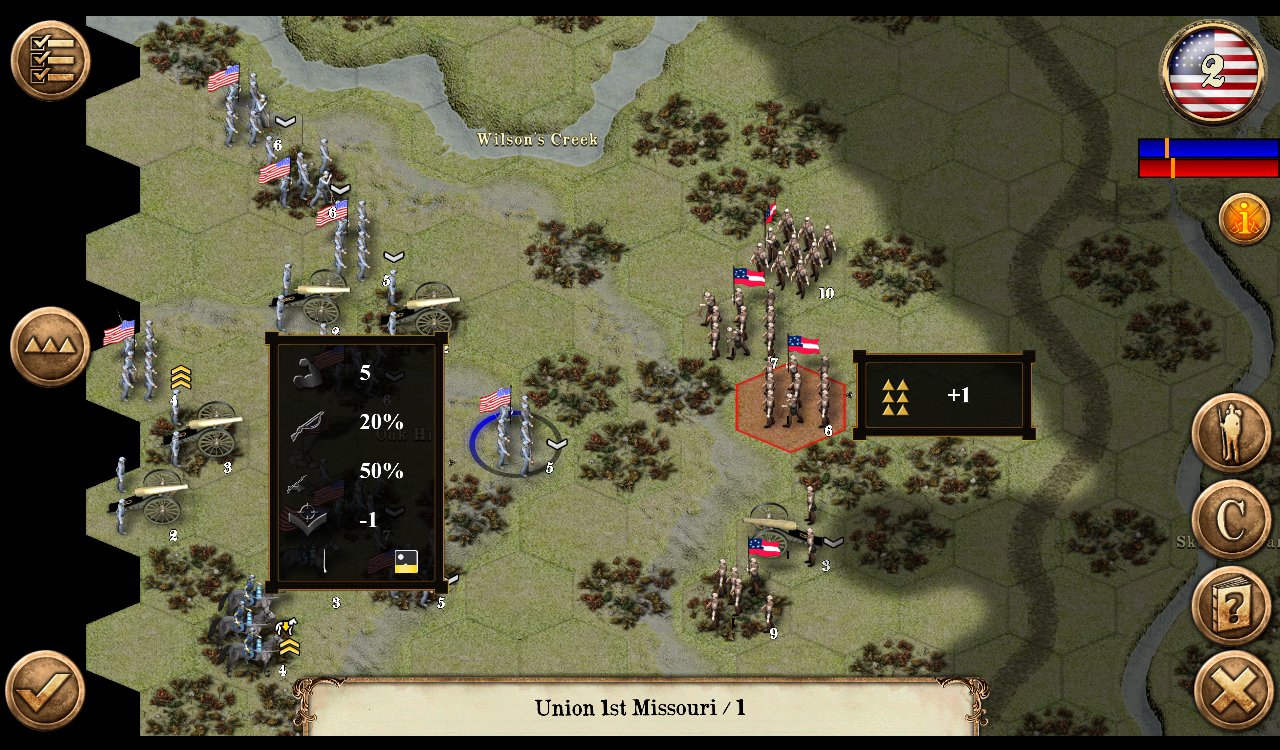
Task: Click the round C button
Action: pos(1231,519)
